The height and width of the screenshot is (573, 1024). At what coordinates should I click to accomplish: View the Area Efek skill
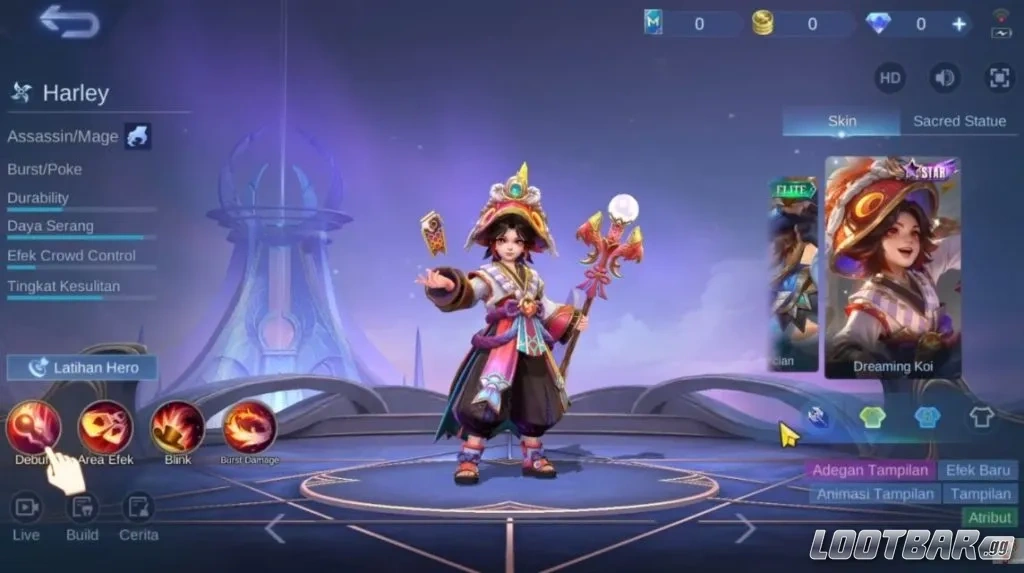click(x=105, y=427)
